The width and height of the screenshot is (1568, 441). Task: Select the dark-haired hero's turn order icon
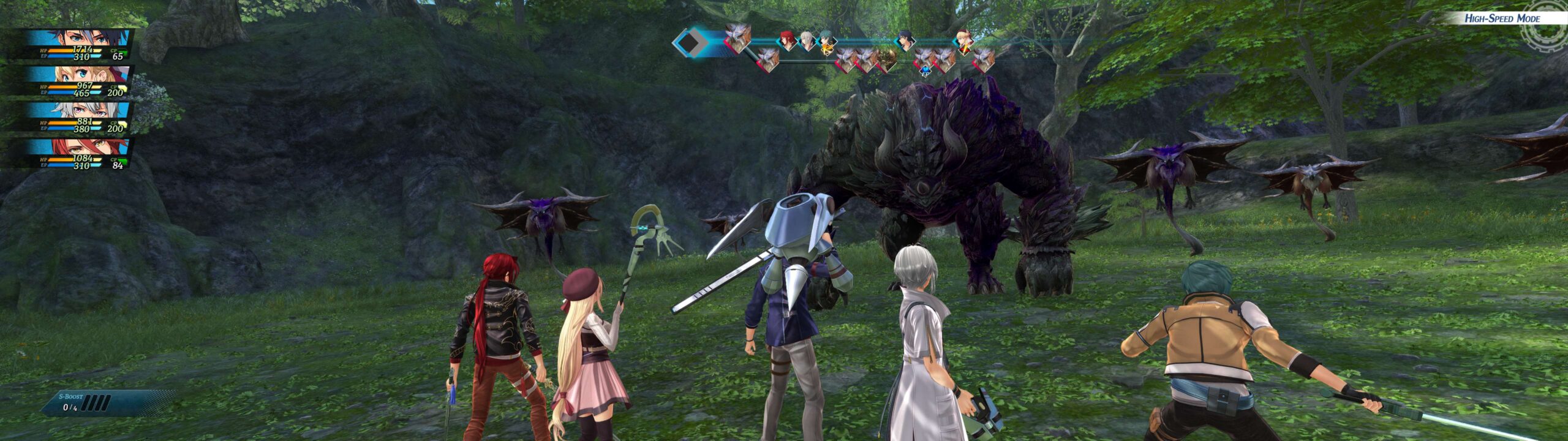click(905, 40)
